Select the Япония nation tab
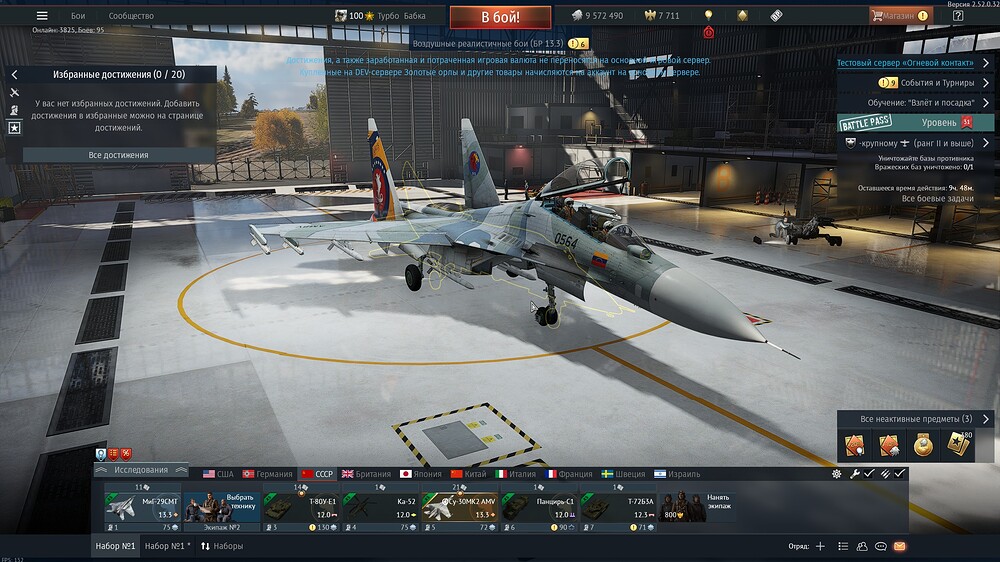 420,474
